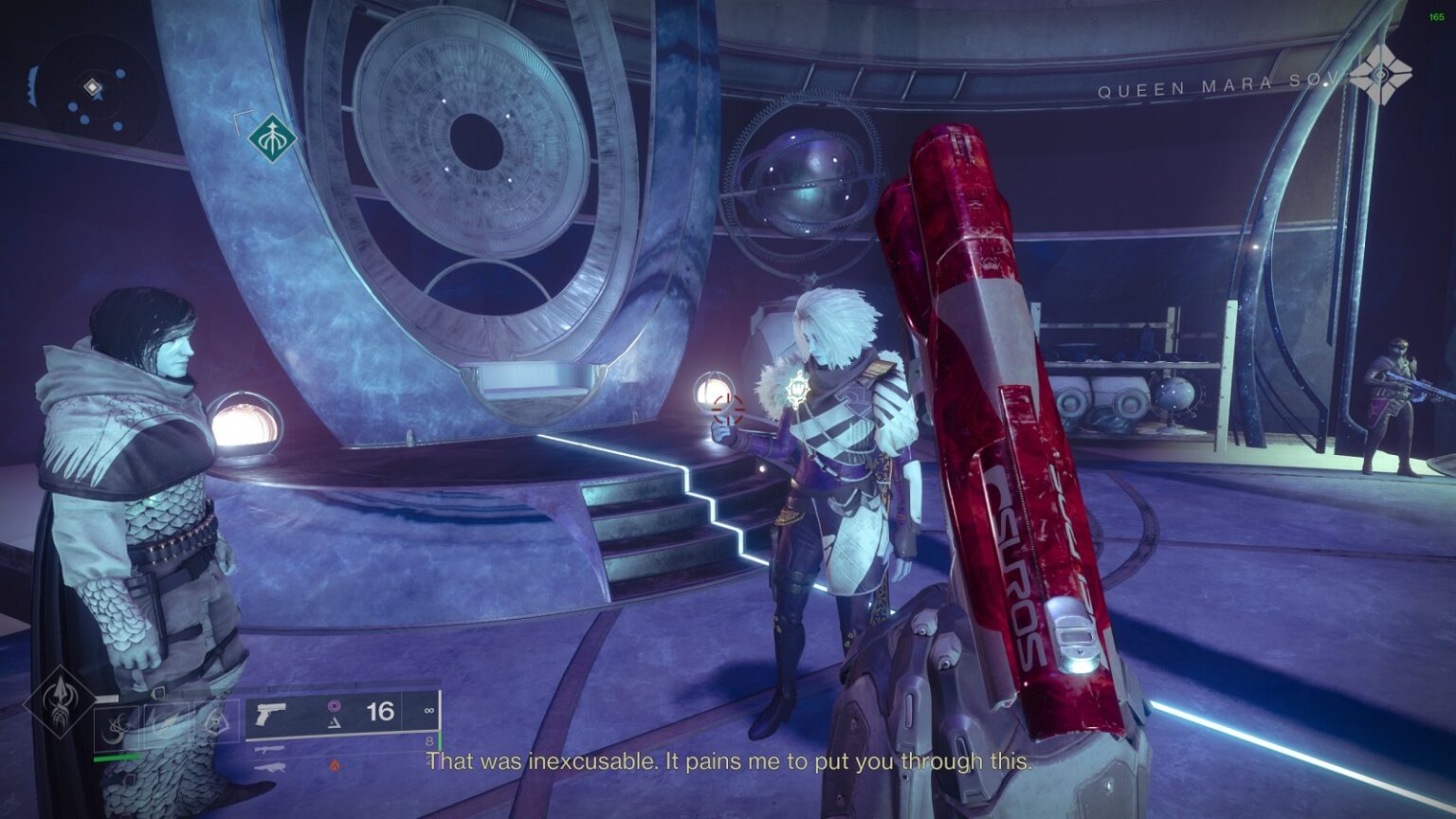Open the Ghost icon beside Queen Mara Sov
Image resolution: width=1456 pixels, height=819 pixels.
point(1380,73)
